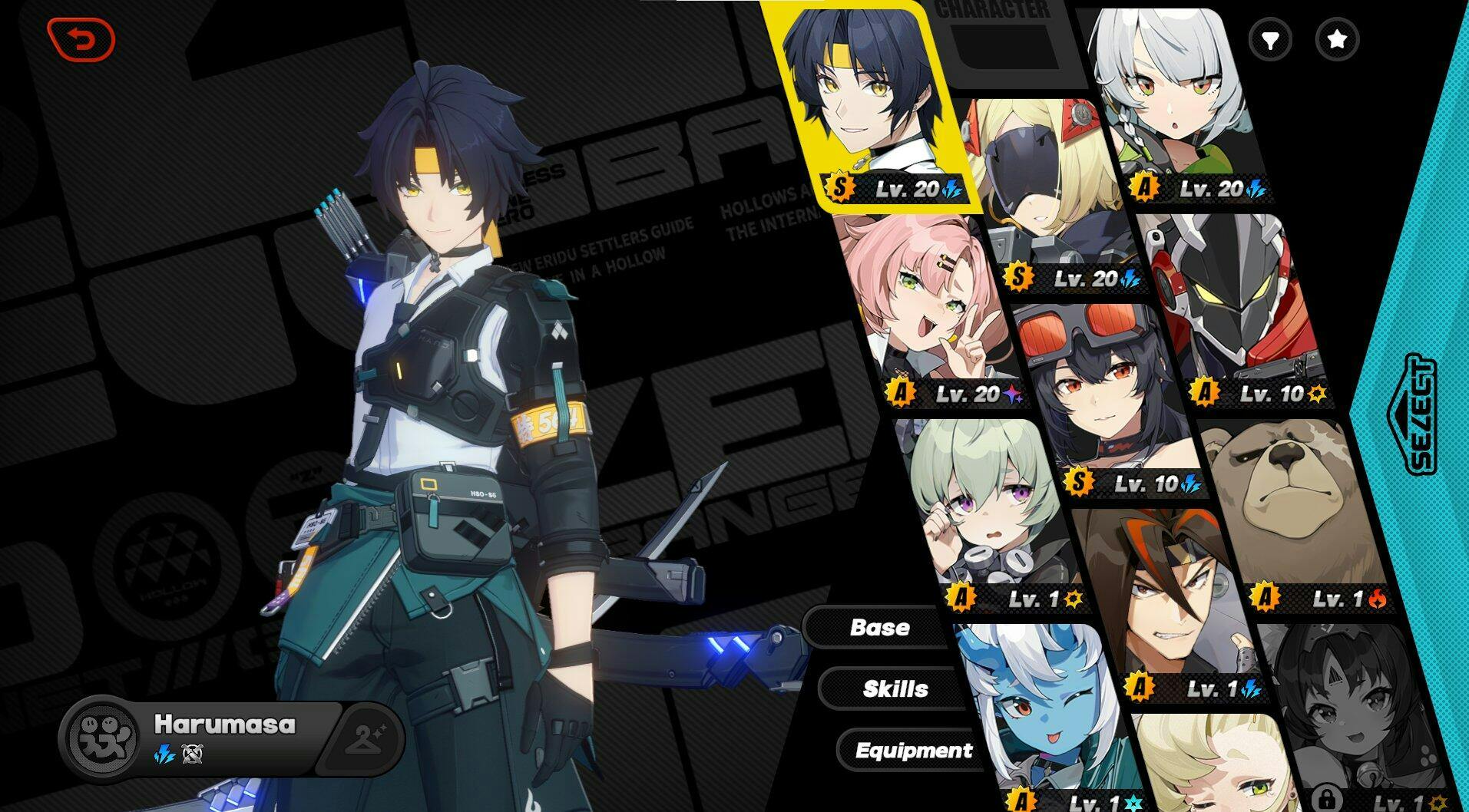Choose the white-haired girl with braid portrait

1175,100
